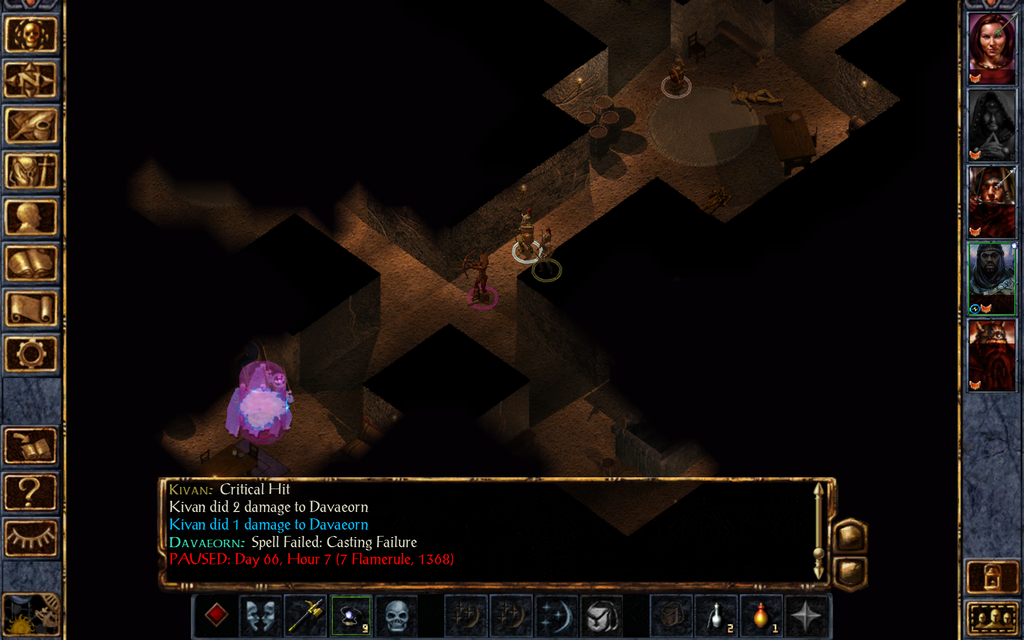Select the dark hooded figure portrait

tap(991, 124)
